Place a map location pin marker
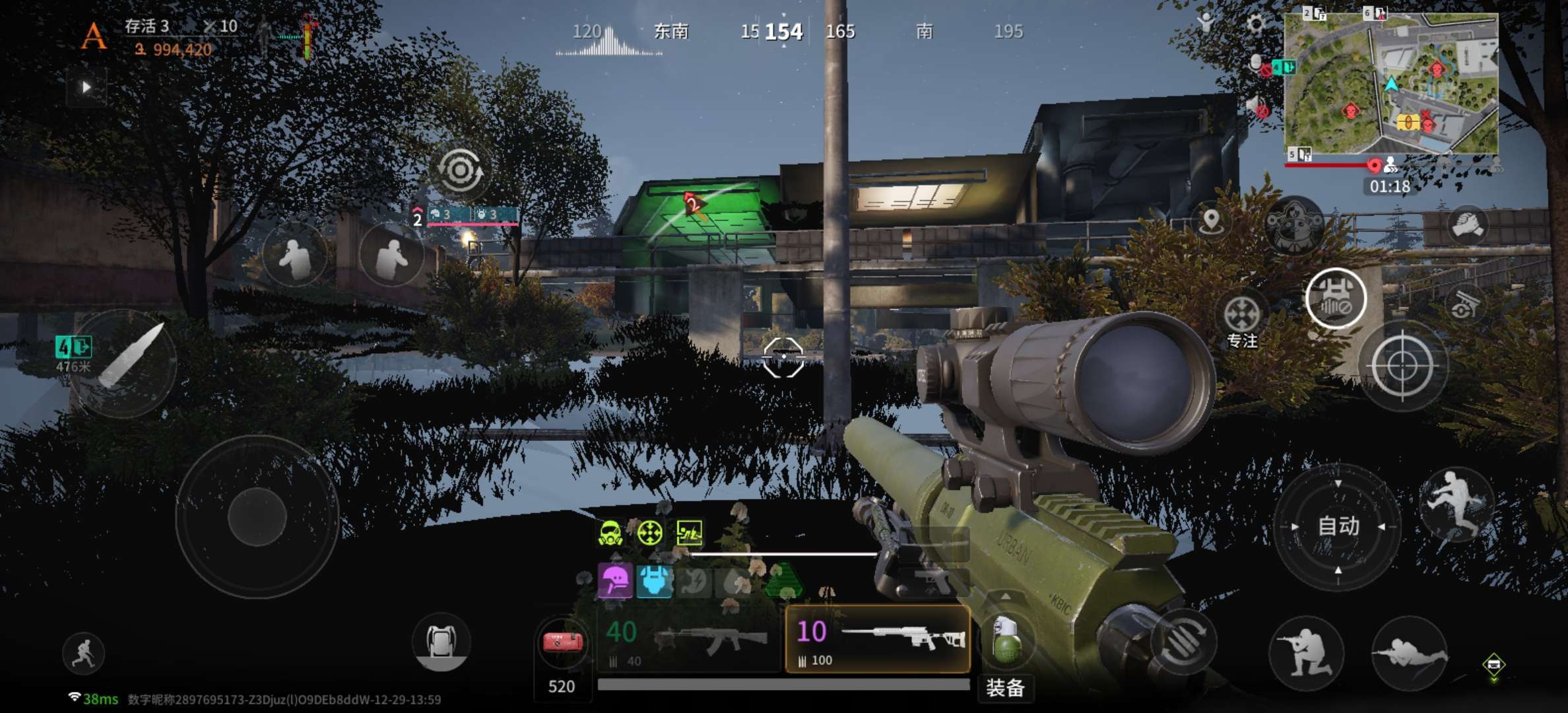Screen dimensions: 1568x713 pyautogui.click(x=1211, y=221)
